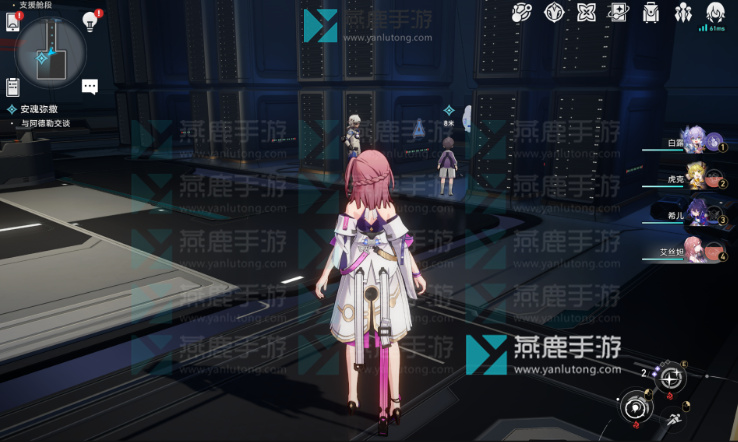Select the 安魂弥撒 quest tracker
738x442 pixels.
click(40, 109)
